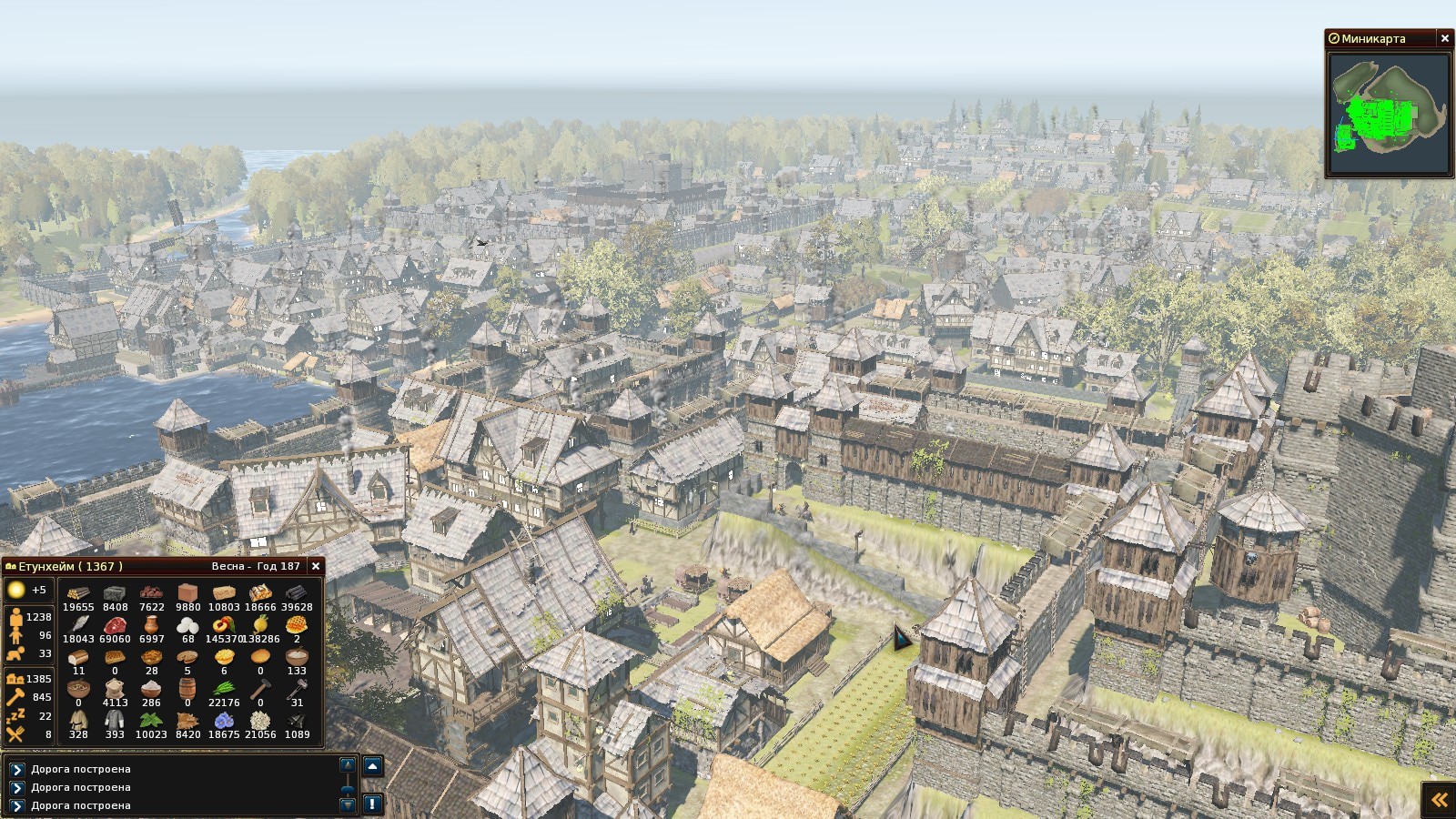The height and width of the screenshot is (819, 1456).
Task: Collapse the event log with the white up-arrow button
Action: click(x=372, y=766)
